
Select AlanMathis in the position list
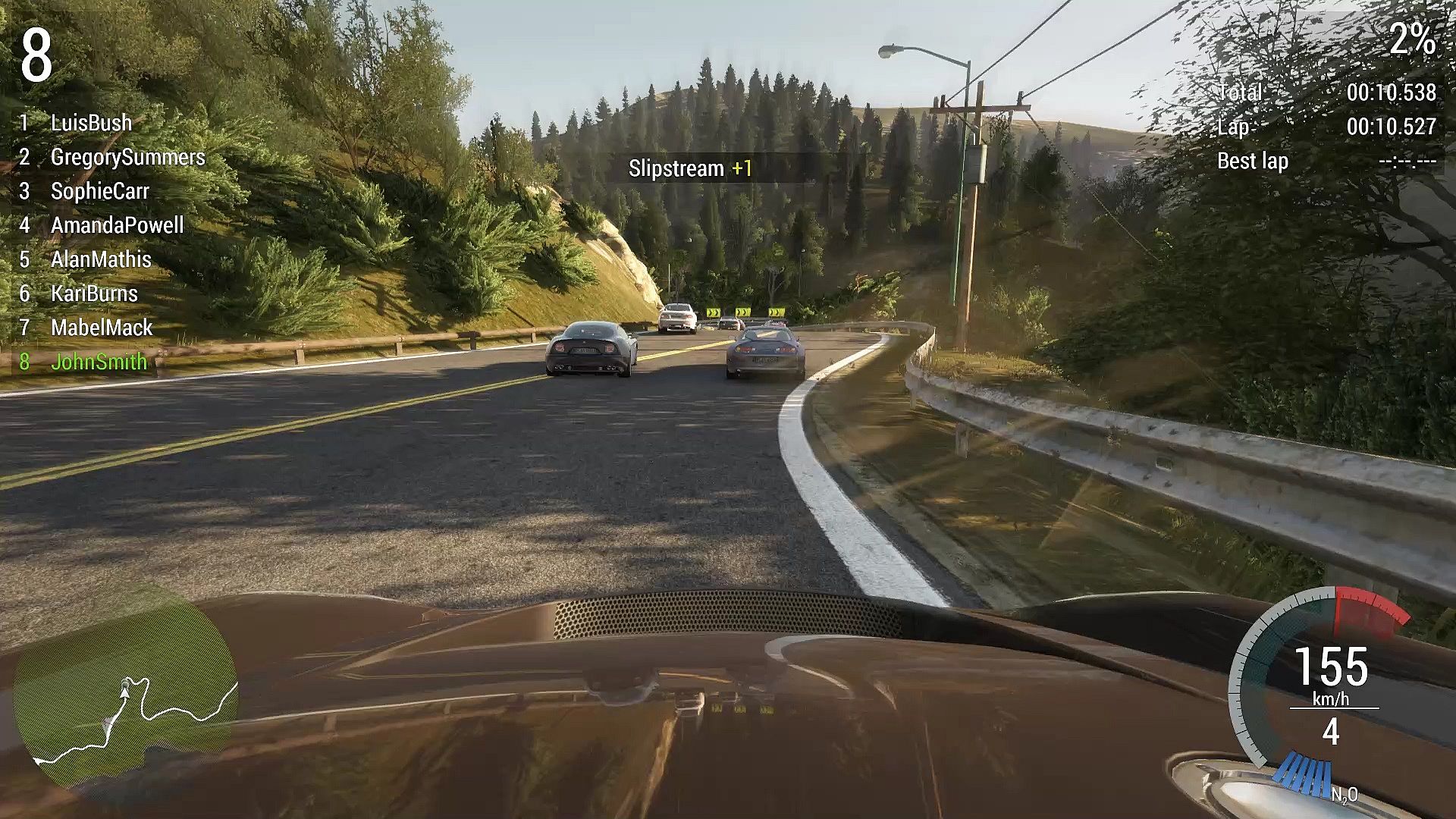click(x=101, y=259)
